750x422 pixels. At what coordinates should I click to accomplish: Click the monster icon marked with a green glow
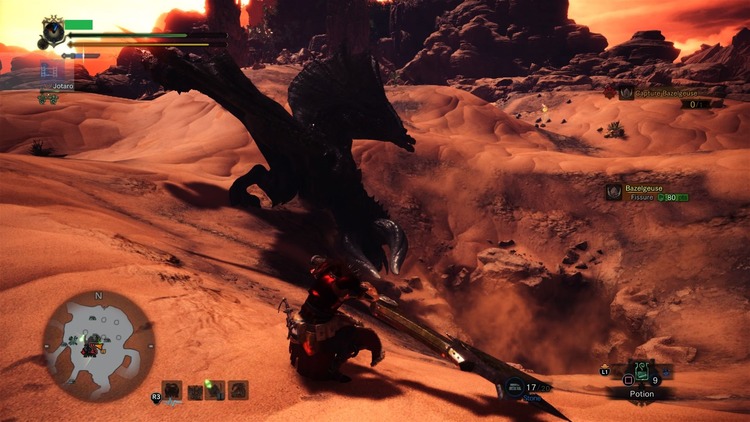point(214,390)
